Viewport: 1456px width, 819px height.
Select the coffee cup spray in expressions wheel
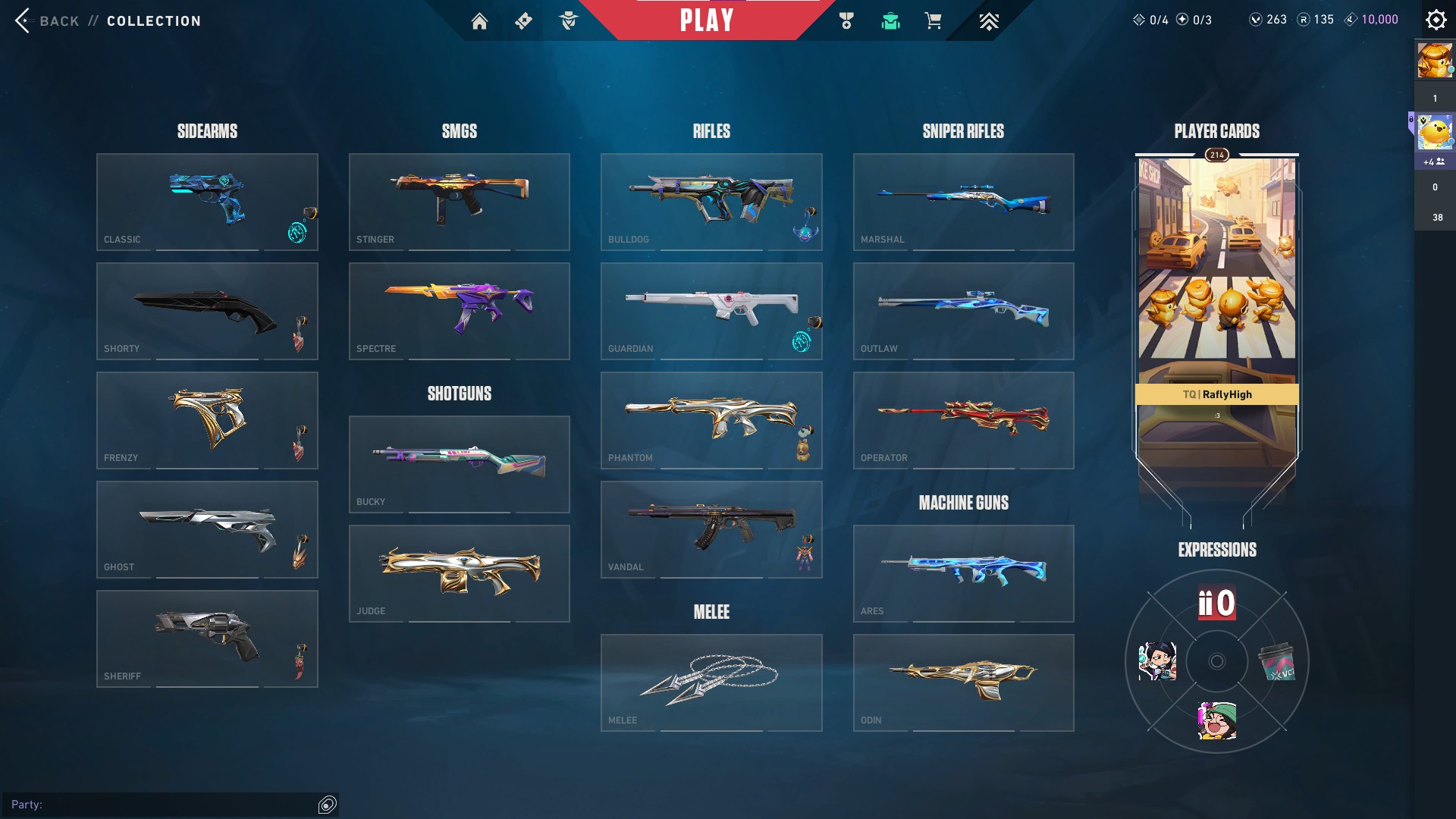tap(1277, 662)
